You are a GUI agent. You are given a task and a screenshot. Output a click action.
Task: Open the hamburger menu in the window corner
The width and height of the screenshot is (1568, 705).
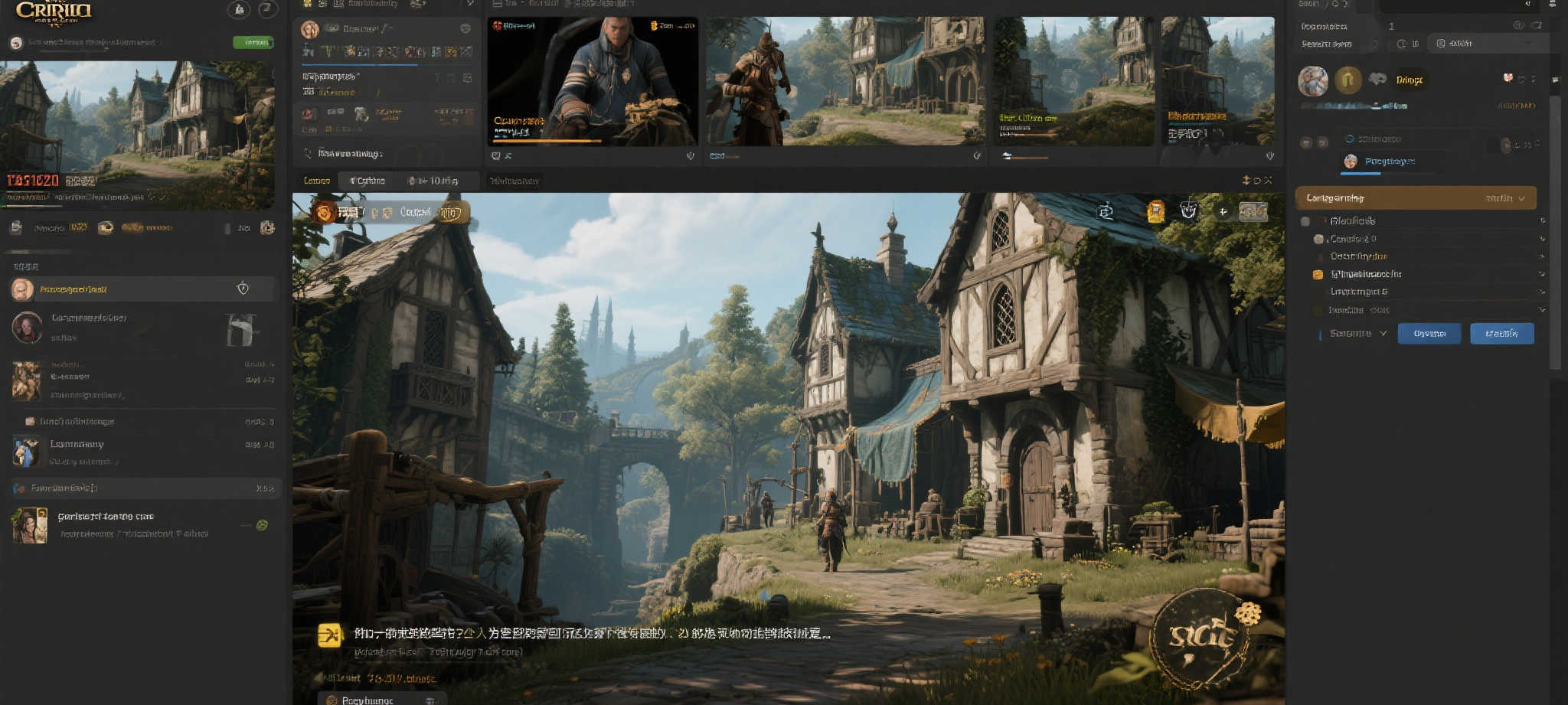click(x=1552, y=4)
